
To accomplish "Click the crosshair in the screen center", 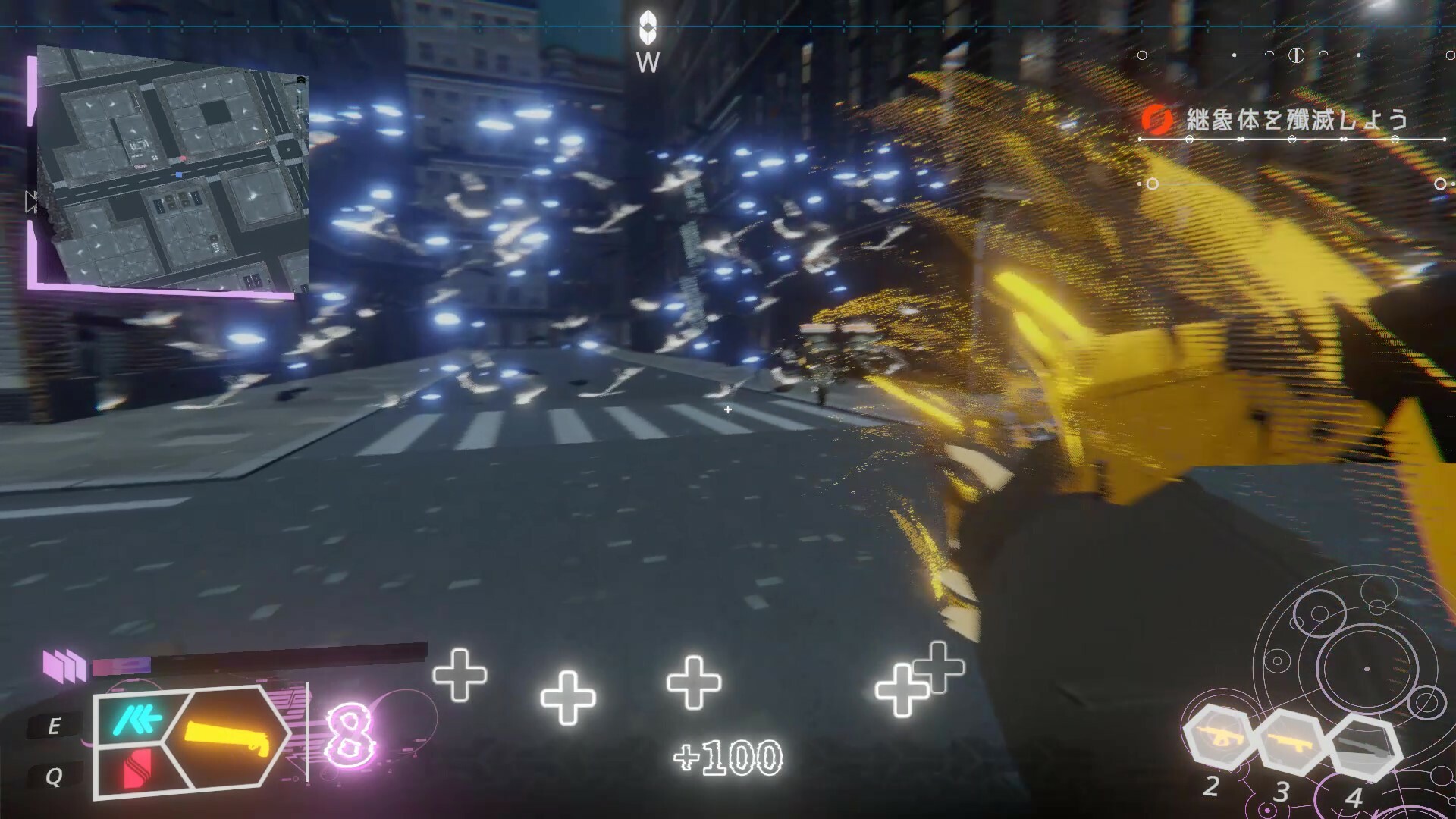I will [728, 409].
